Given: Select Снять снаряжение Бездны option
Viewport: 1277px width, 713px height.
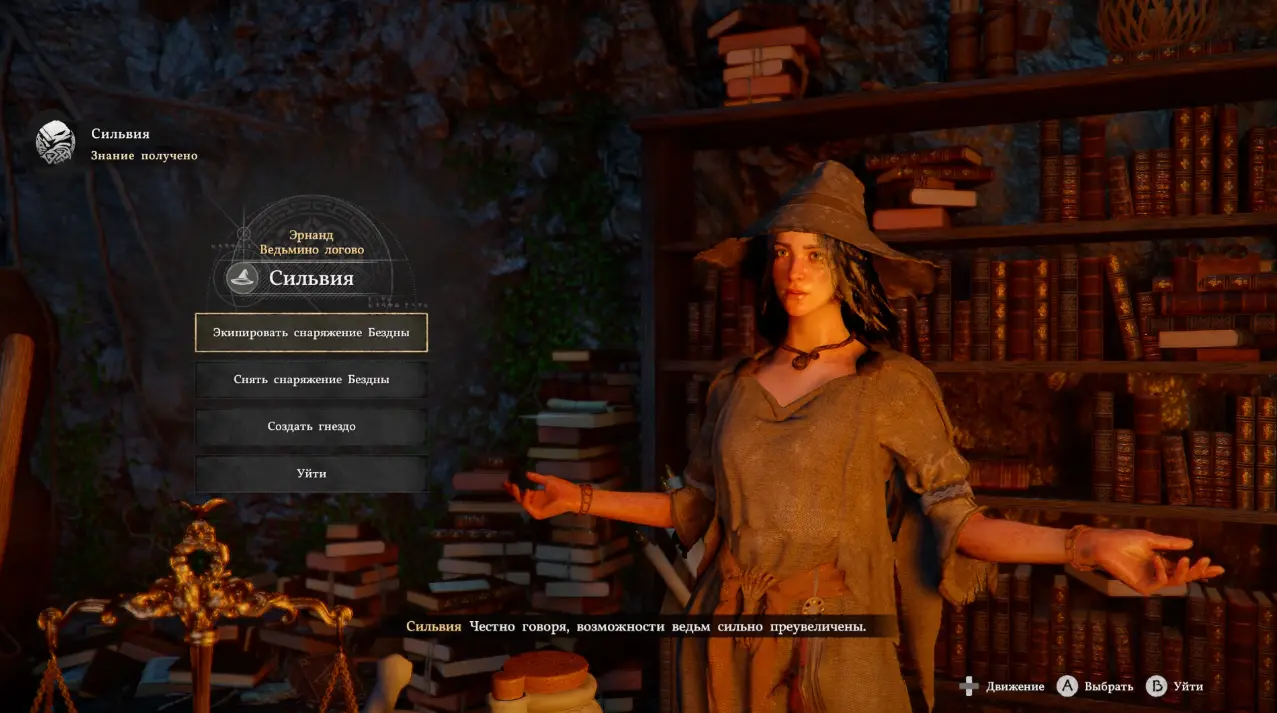Looking at the screenshot, I should (311, 380).
